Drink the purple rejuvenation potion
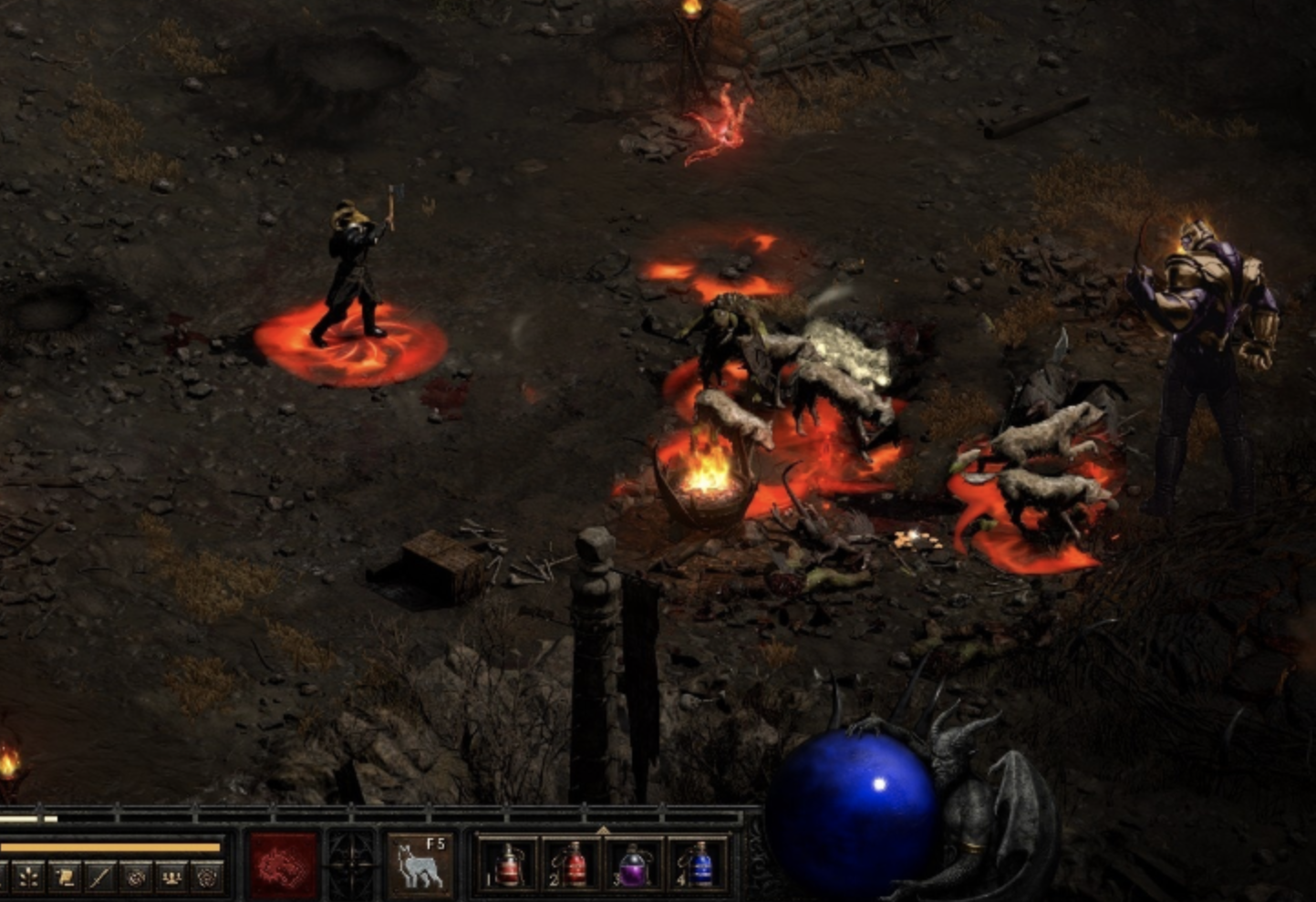Viewport: 1316px width, 902px height. tap(634, 865)
